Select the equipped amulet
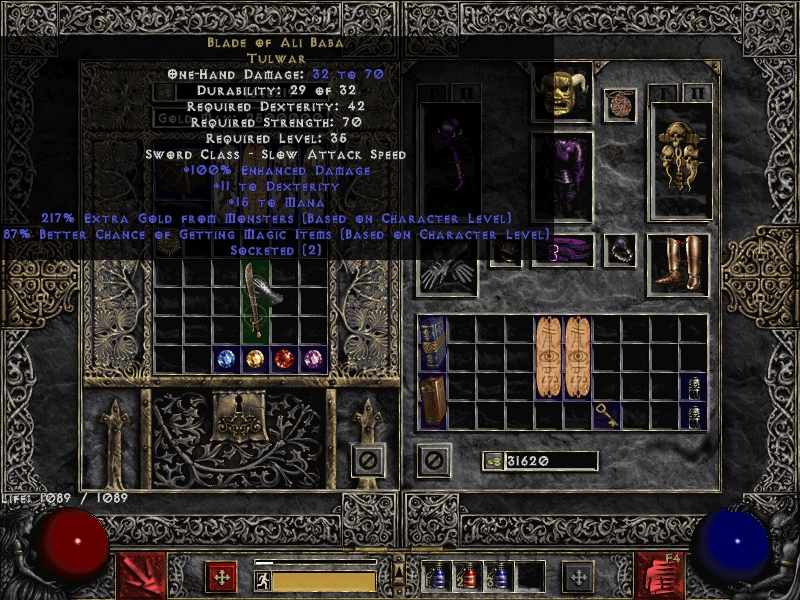 [620, 105]
